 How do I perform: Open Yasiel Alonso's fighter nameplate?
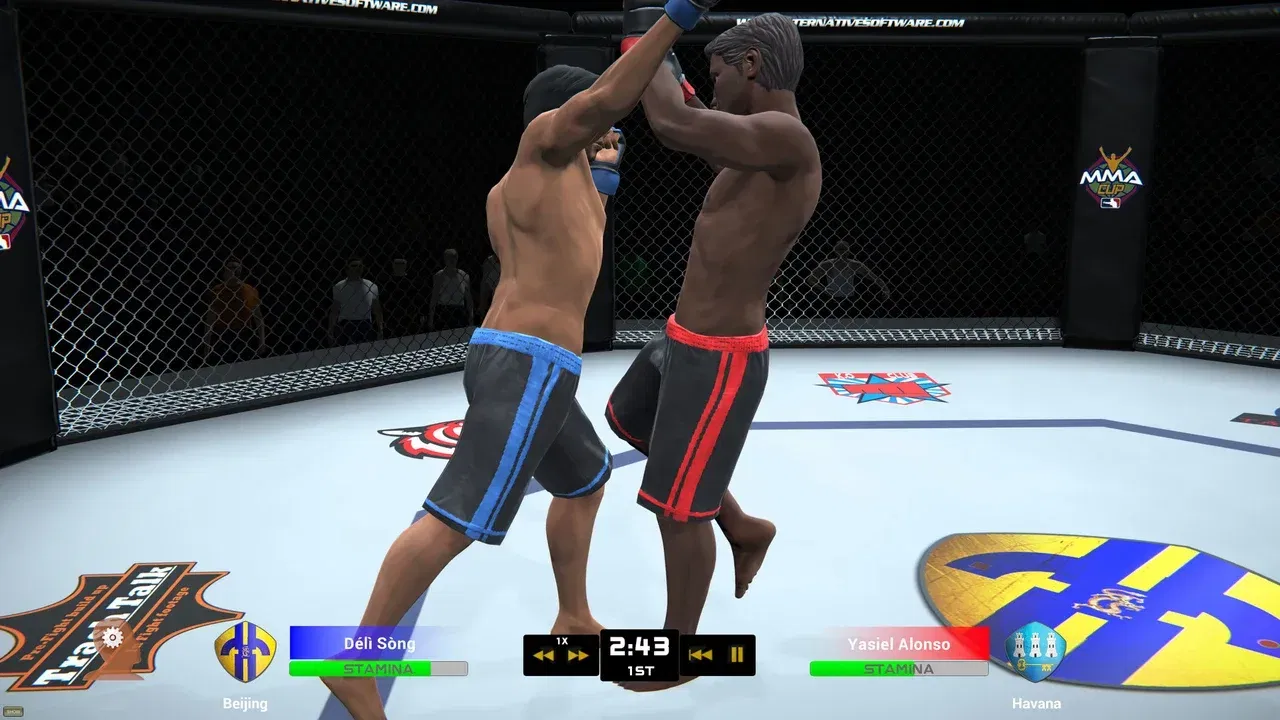[898, 644]
